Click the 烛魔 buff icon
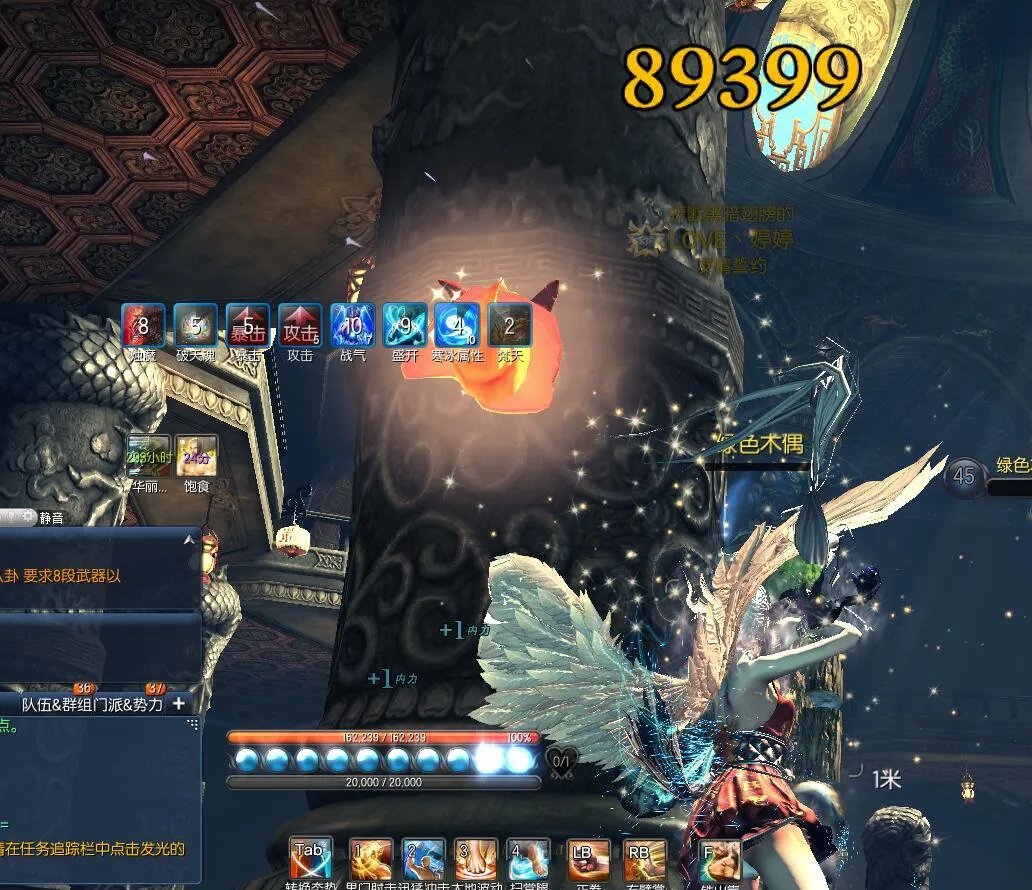Image resolution: width=1032 pixels, height=890 pixels. click(x=143, y=325)
